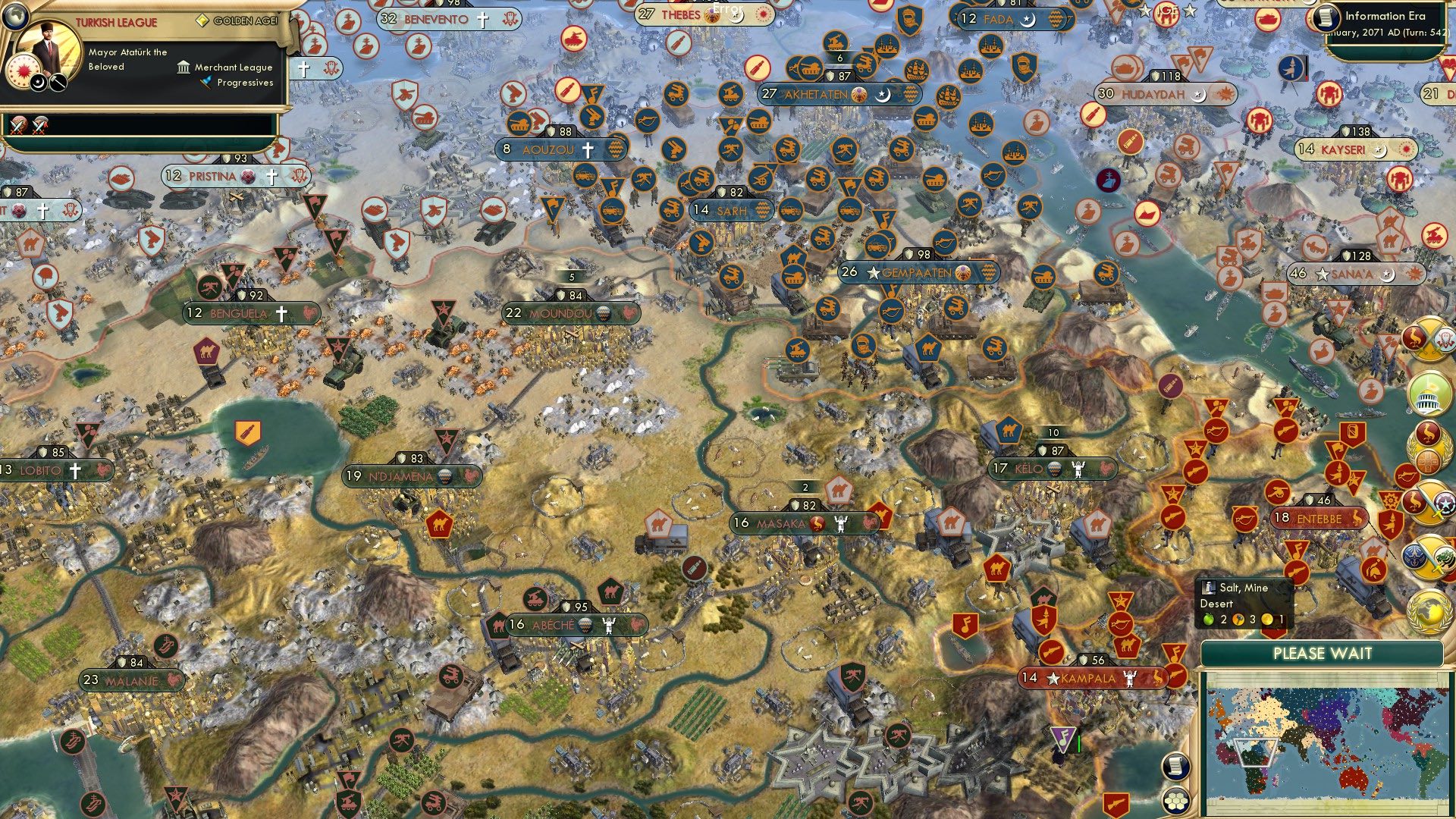The height and width of the screenshot is (819, 1456).
Task: Toggle strategic view with the hex grid icon
Action: [1175, 802]
